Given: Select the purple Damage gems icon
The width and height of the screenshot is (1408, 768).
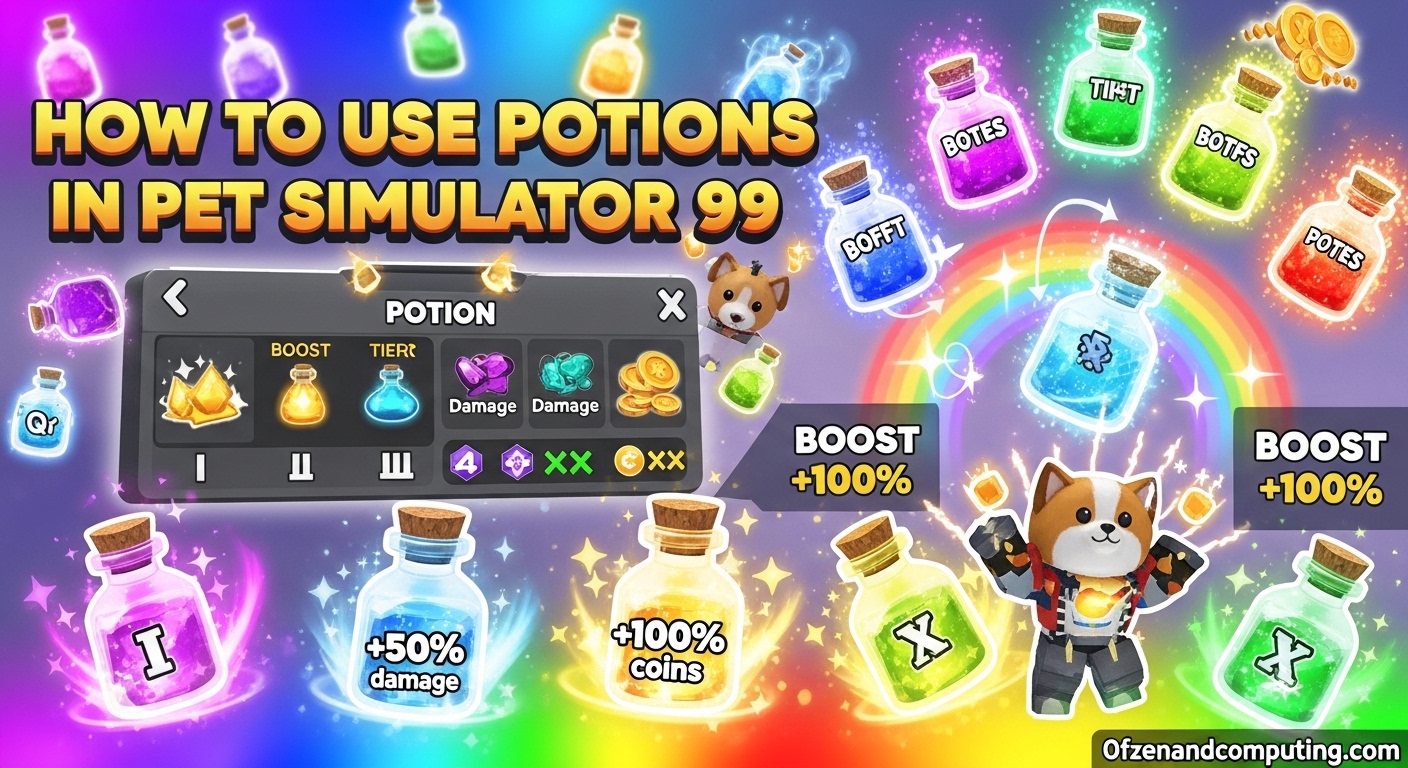Looking at the screenshot, I should click(484, 375).
